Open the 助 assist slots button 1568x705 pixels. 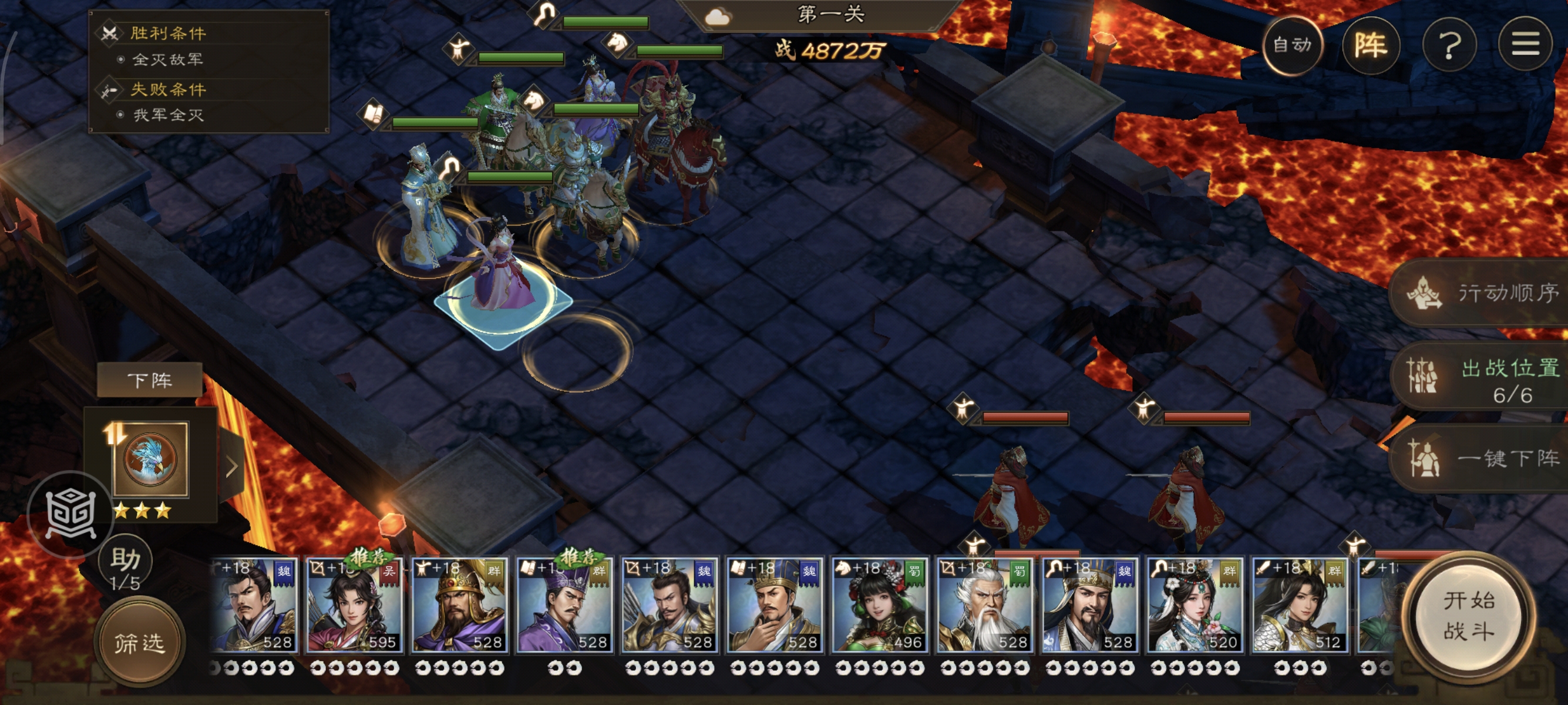click(126, 567)
